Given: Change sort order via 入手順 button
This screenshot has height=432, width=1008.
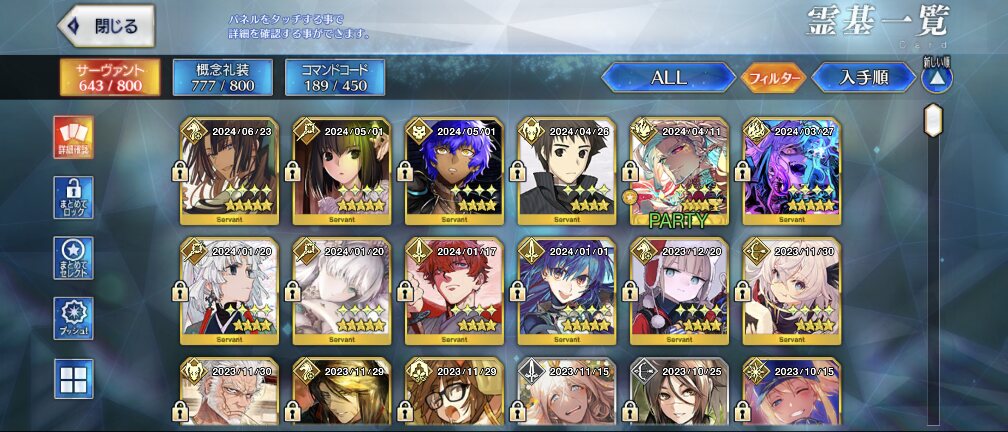Looking at the screenshot, I should 864,78.
